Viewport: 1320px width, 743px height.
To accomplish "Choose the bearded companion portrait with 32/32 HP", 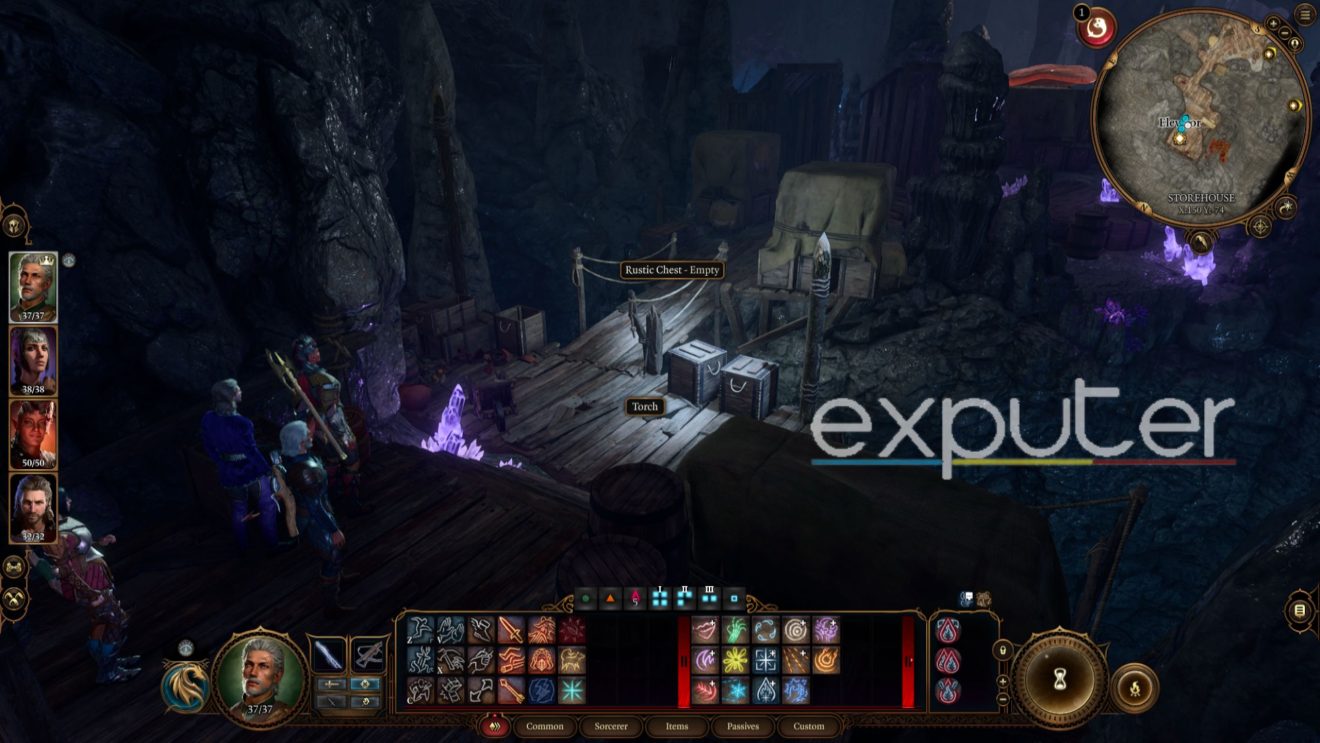I will click(x=33, y=507).
